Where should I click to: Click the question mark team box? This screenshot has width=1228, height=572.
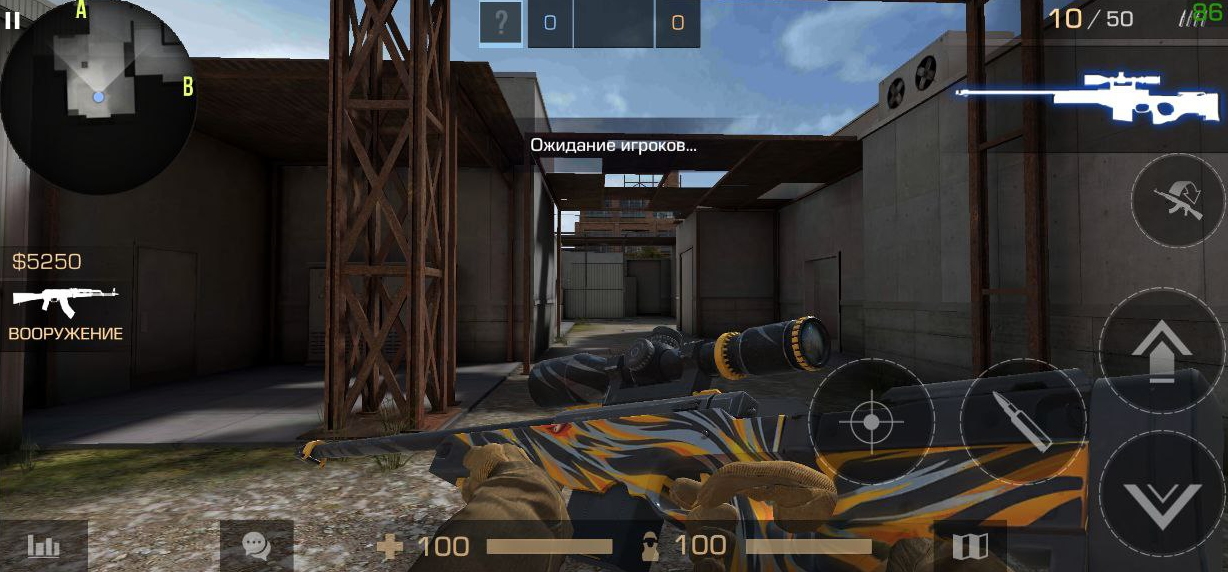tap(501, 23)
